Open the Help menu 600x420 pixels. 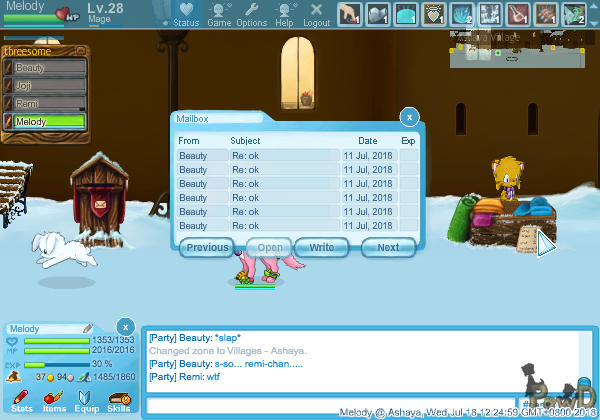(x=285, y=14)
